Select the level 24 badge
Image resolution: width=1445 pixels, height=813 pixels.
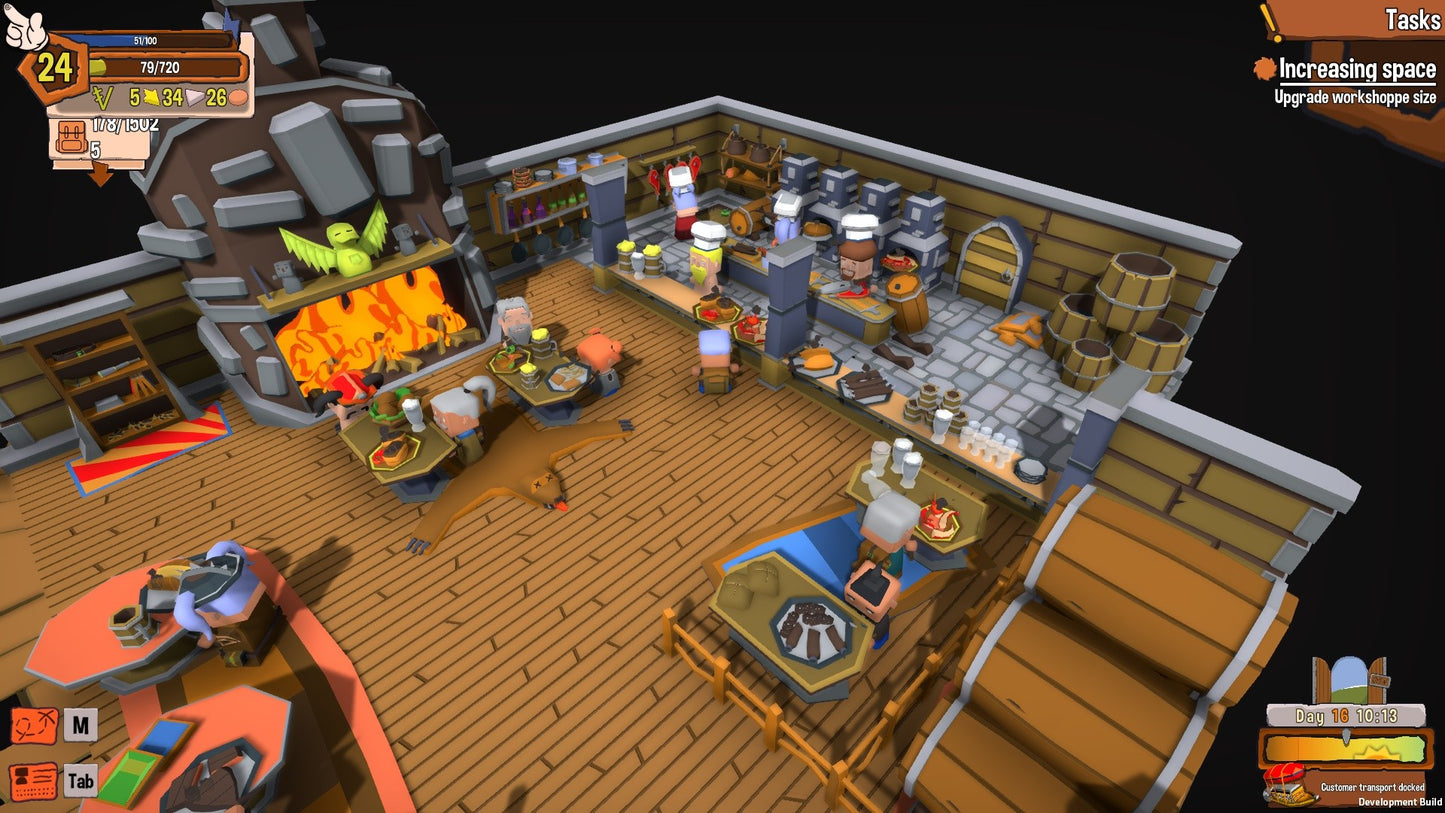[x=51, y=70]
